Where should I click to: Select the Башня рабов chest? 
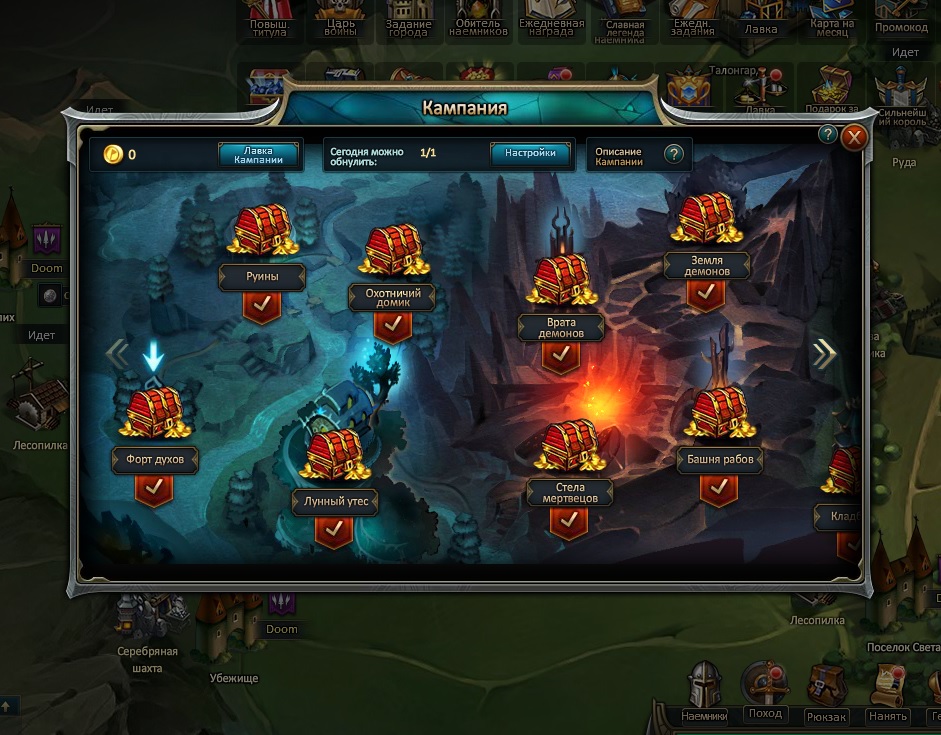(x=719, y=415)
